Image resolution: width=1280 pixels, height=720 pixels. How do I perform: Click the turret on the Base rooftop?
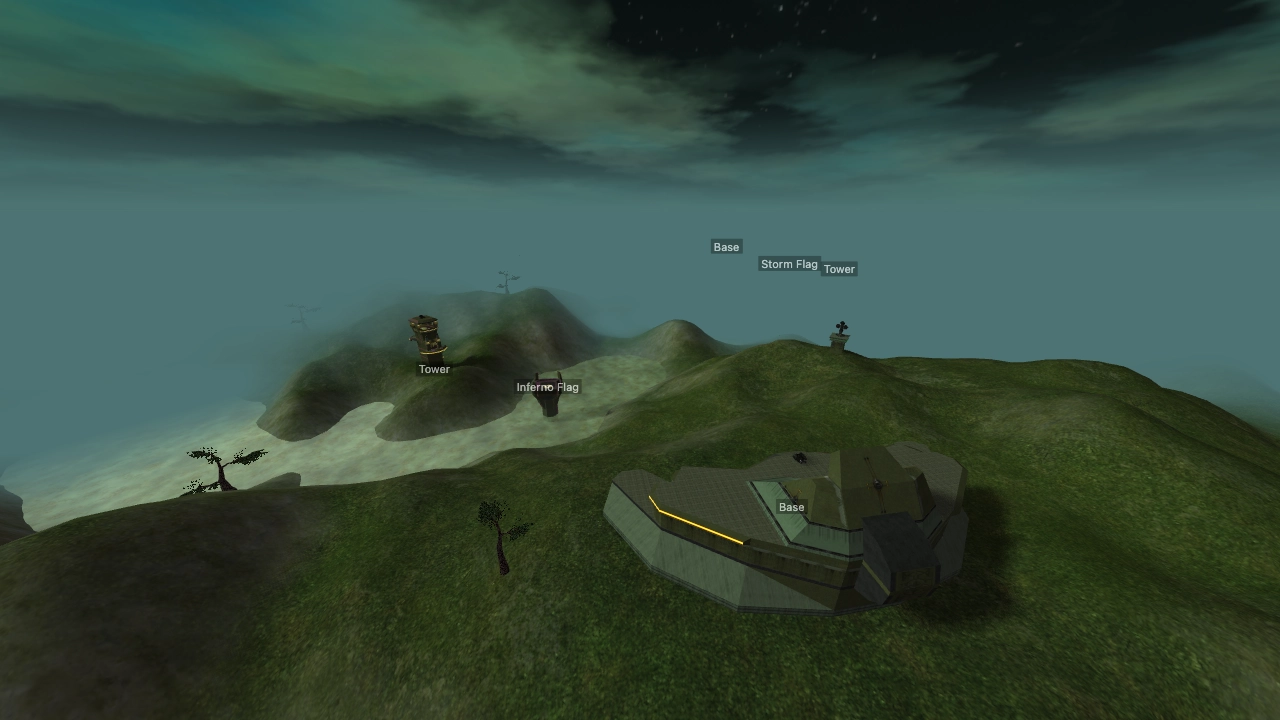click(800, 456)
